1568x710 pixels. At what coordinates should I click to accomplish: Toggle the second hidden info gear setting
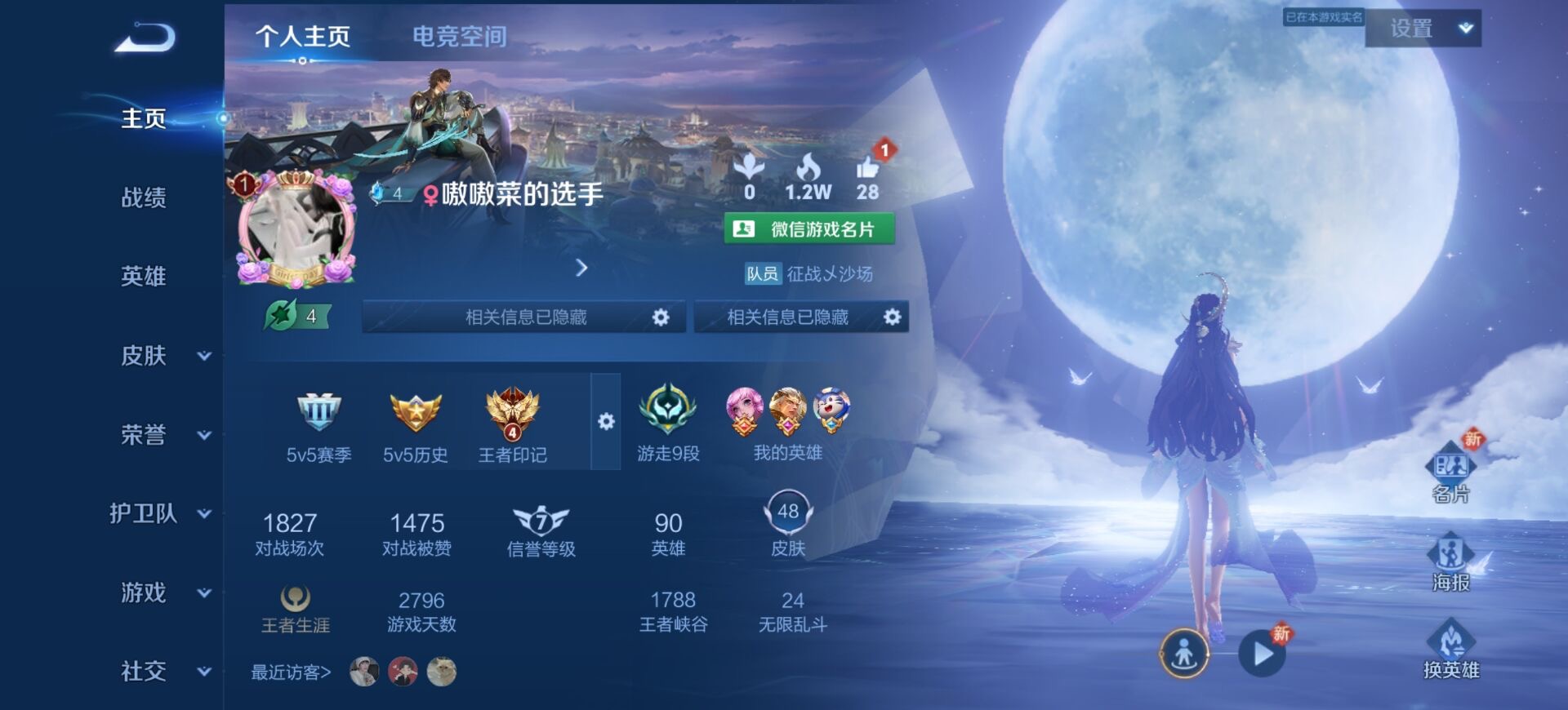point(891,317)
